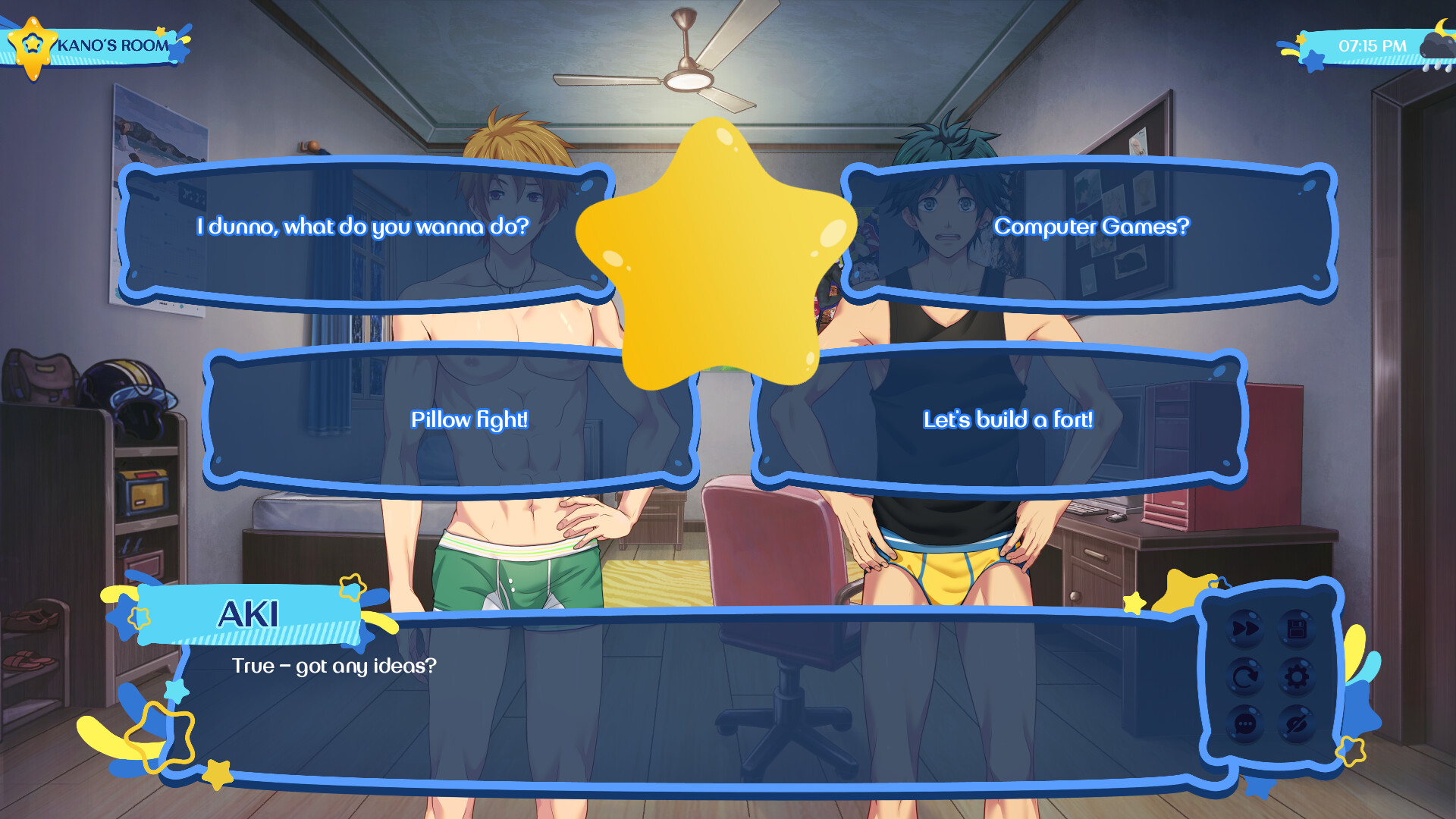Pick the 'Let's build a fort!' option

coord(1009,419)
